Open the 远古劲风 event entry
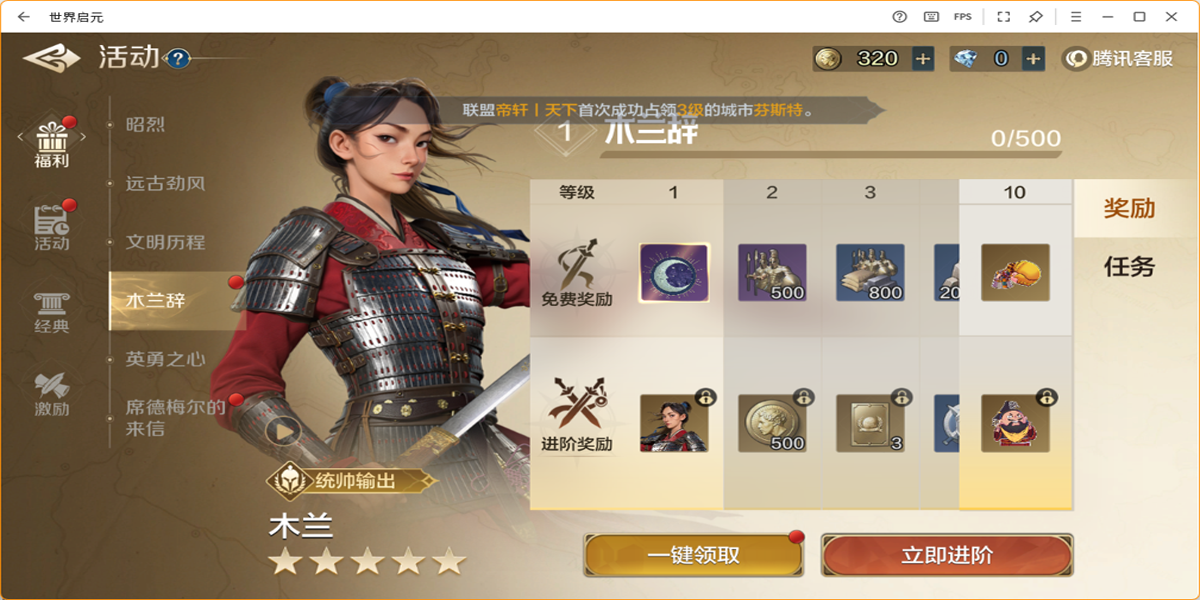Screen dimensions: 1200x600 (x=165, y=184)
